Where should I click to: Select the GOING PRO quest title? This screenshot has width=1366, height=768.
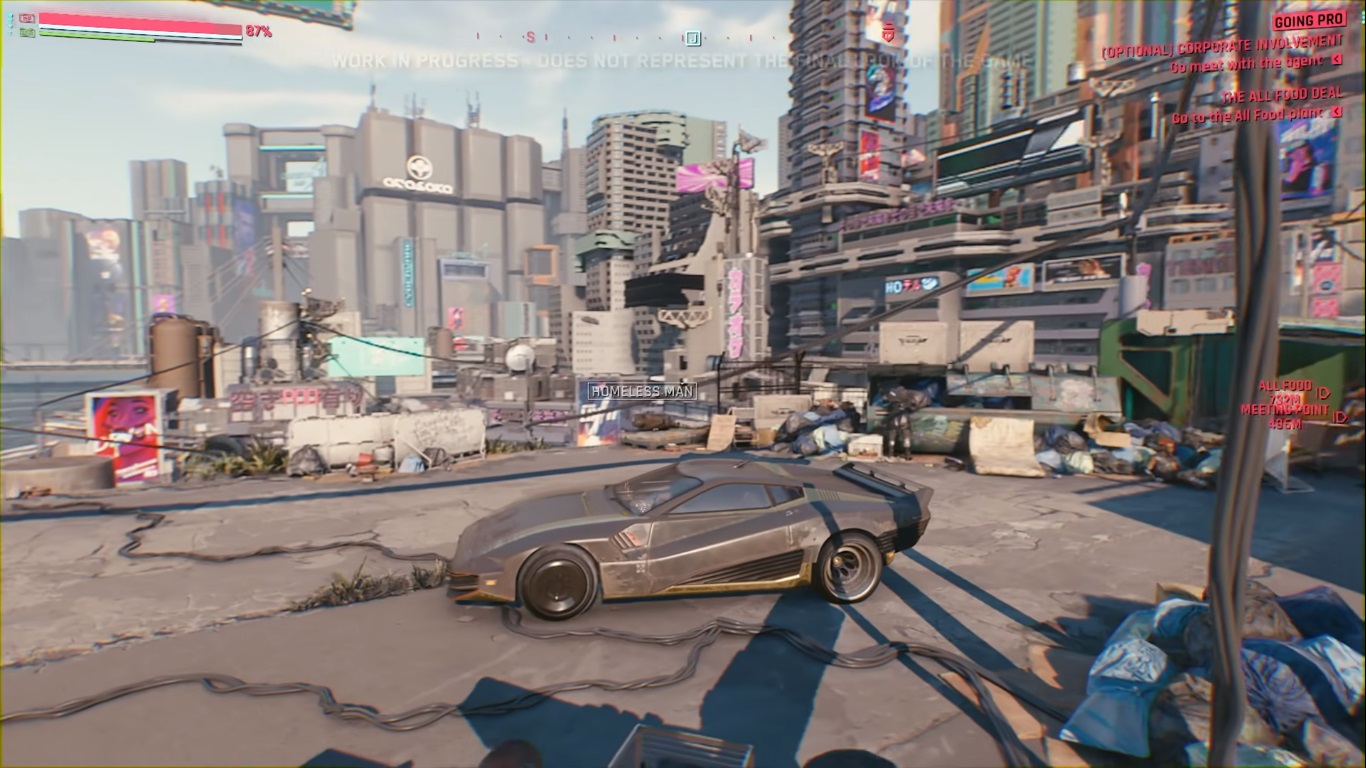coord(1308,20)
